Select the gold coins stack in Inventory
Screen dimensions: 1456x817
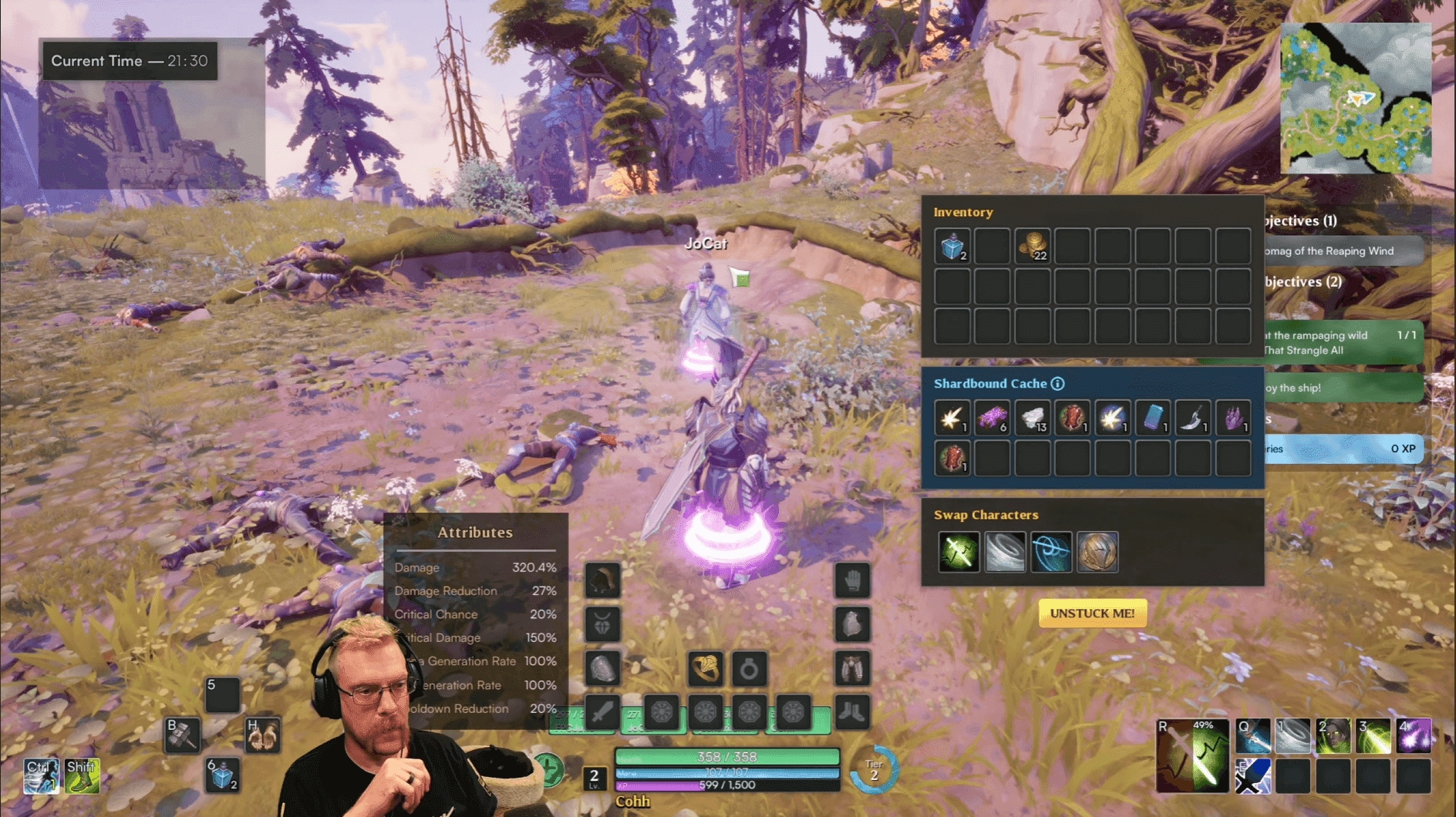pyautogui.click(x=1033, y=247)
